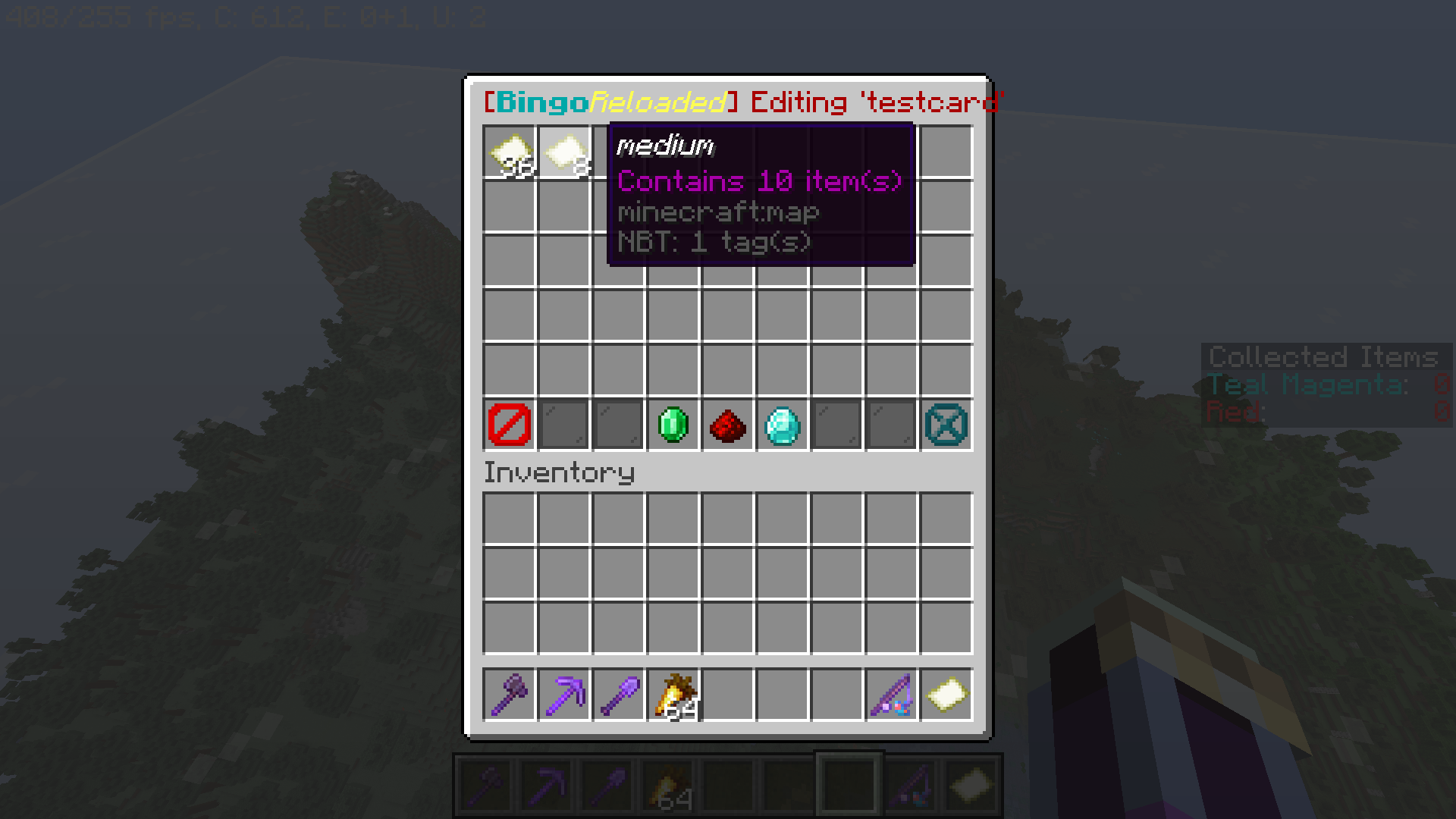Image resolution: width=1456 pixels, height=819 pixels.
Task: Select the diamond in the function row
Action: [782, 425]
